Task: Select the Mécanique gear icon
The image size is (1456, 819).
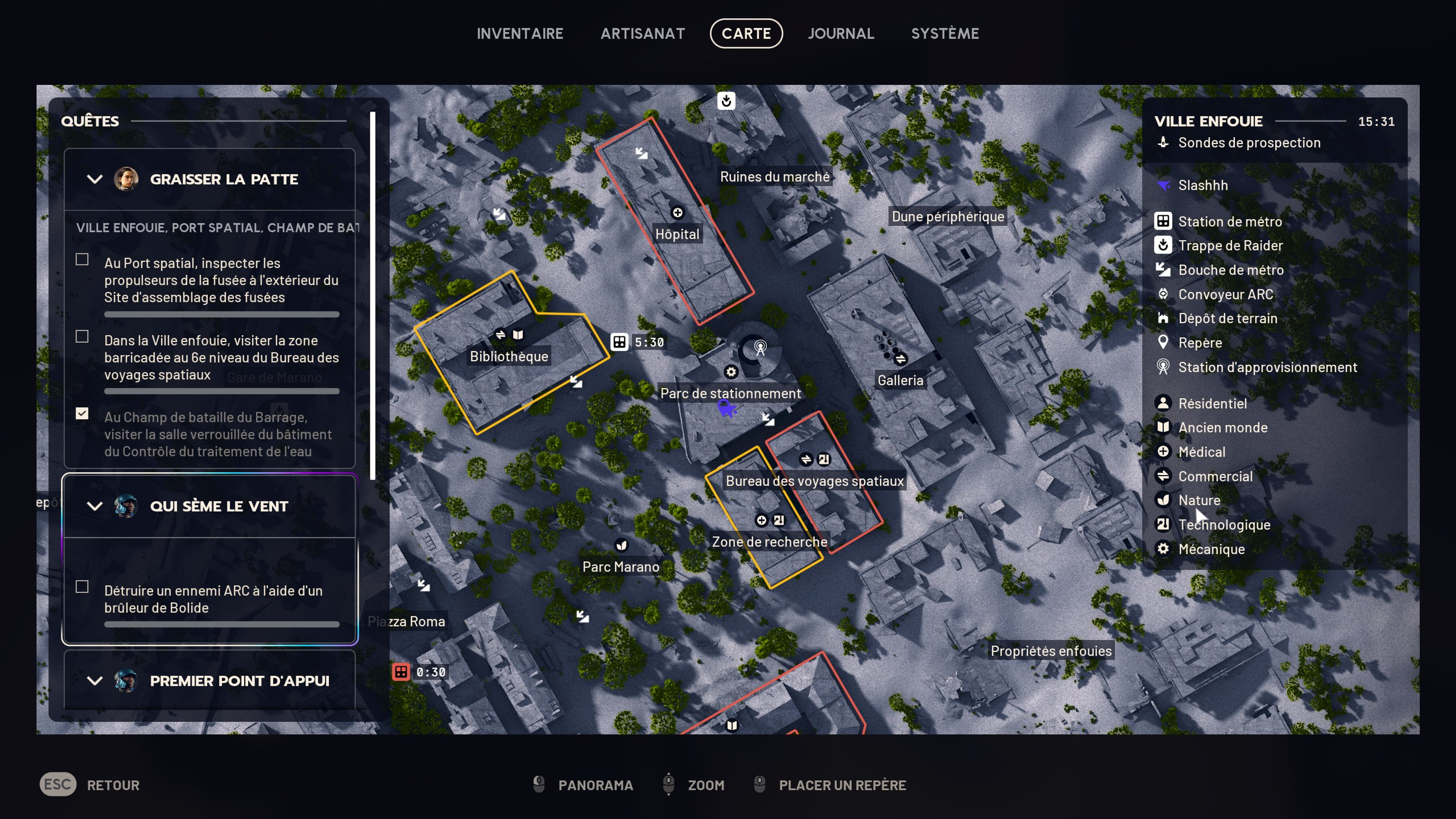Action: 1164,549
